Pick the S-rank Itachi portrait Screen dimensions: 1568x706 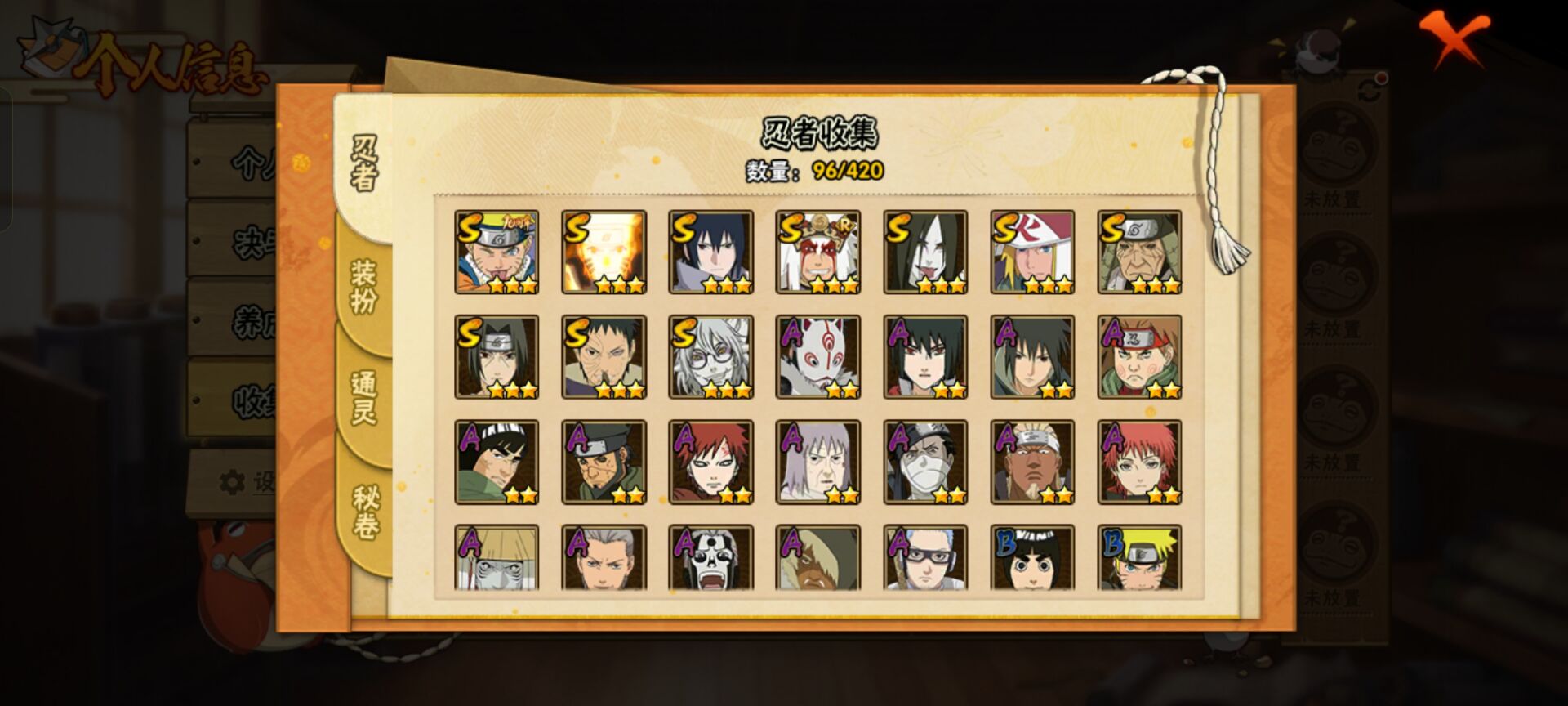click(x=497, y=357)
